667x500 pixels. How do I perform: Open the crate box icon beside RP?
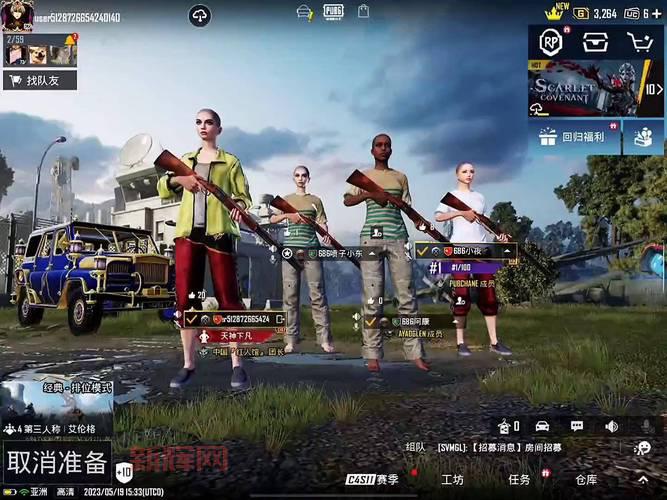tap(596, 42)
